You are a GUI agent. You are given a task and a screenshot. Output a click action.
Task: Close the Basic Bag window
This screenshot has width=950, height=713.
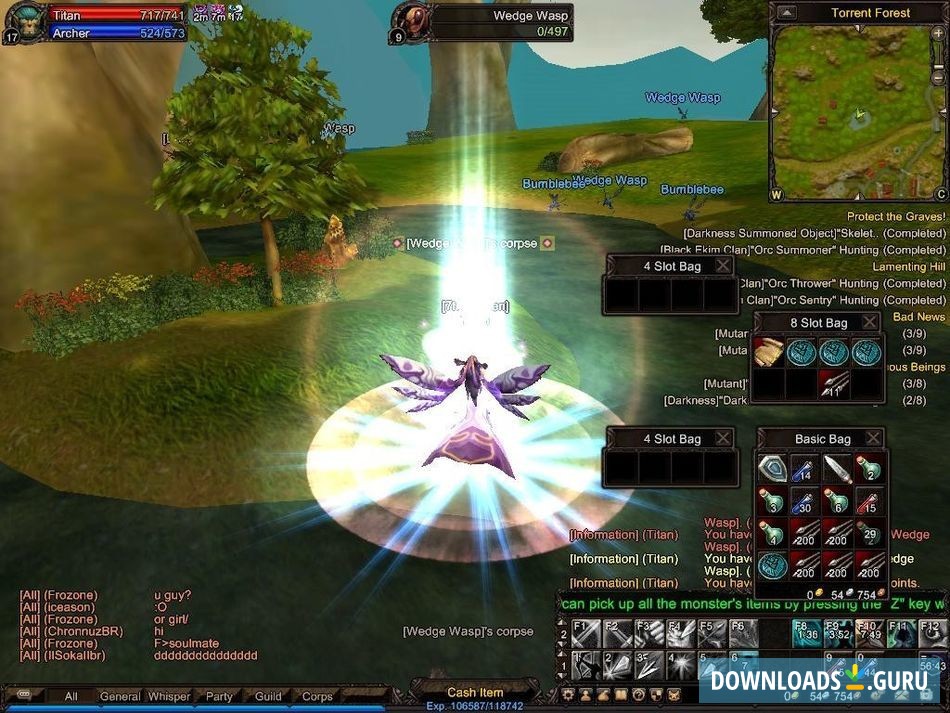tap(873, 438)
